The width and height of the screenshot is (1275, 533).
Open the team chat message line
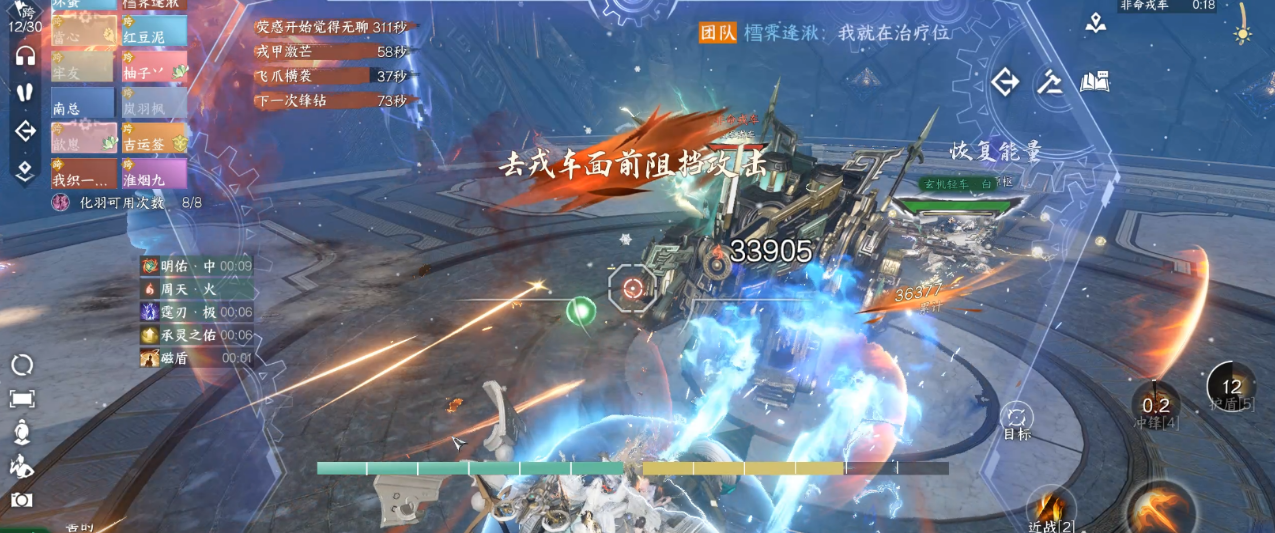[825, 32]
